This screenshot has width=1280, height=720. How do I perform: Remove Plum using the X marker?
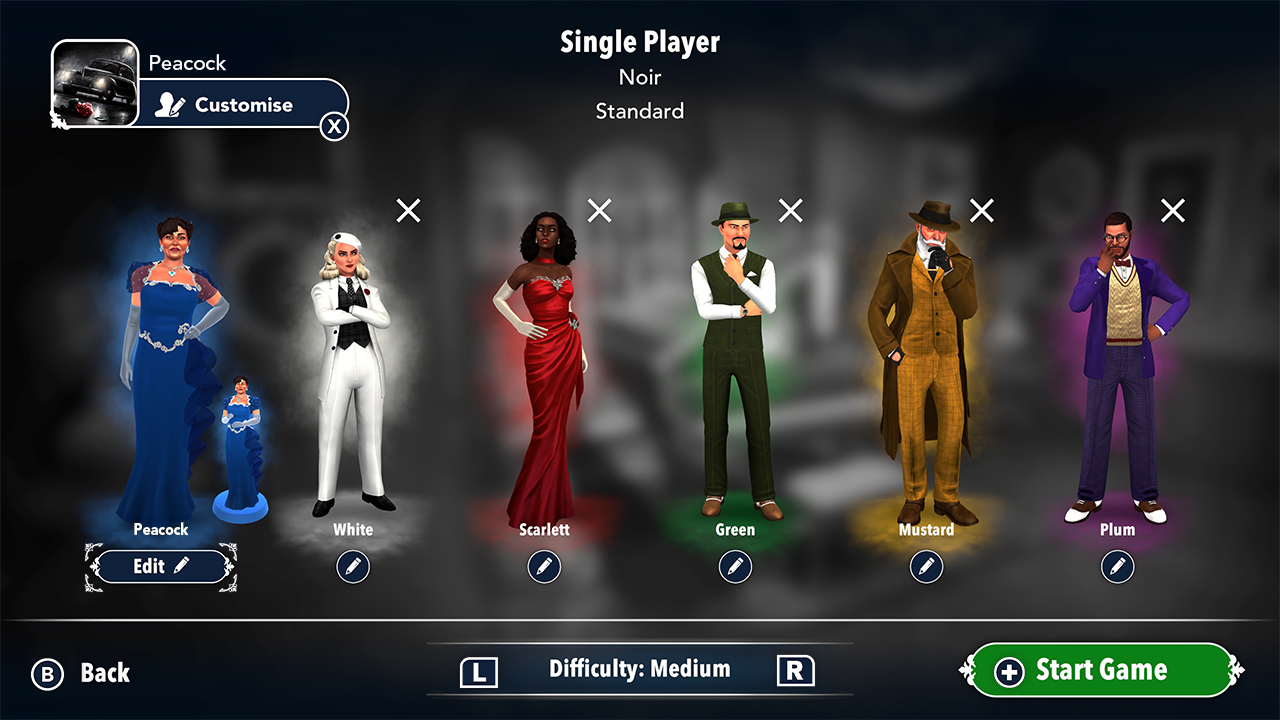tap(1173, 210)
